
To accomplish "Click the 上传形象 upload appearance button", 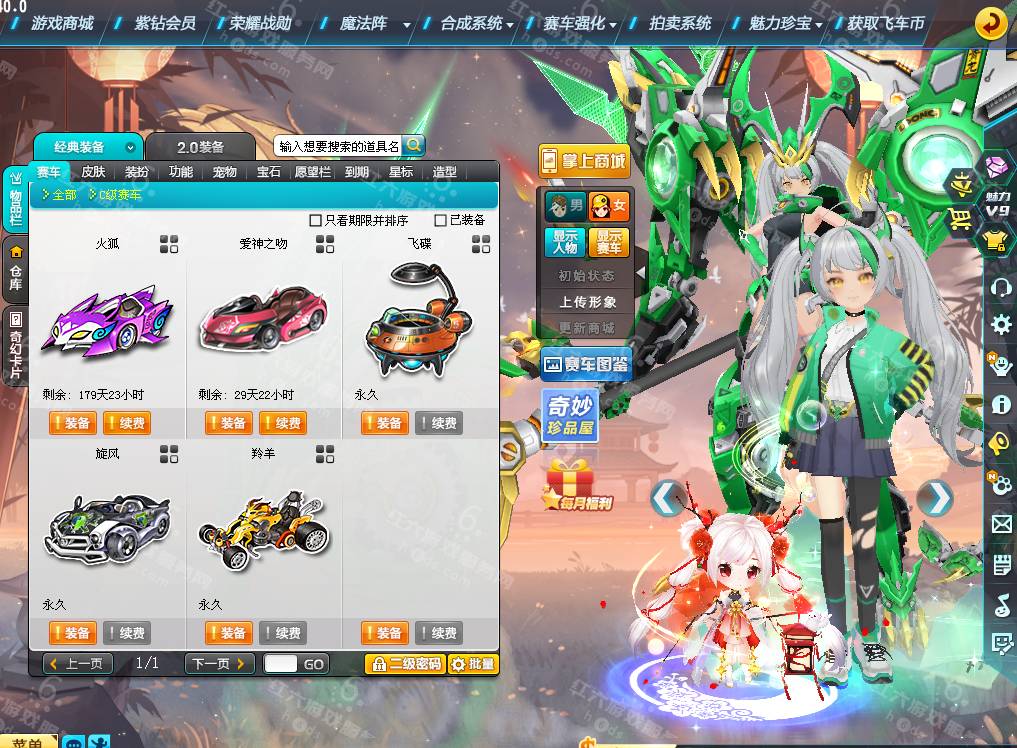I will coord(587,301).
